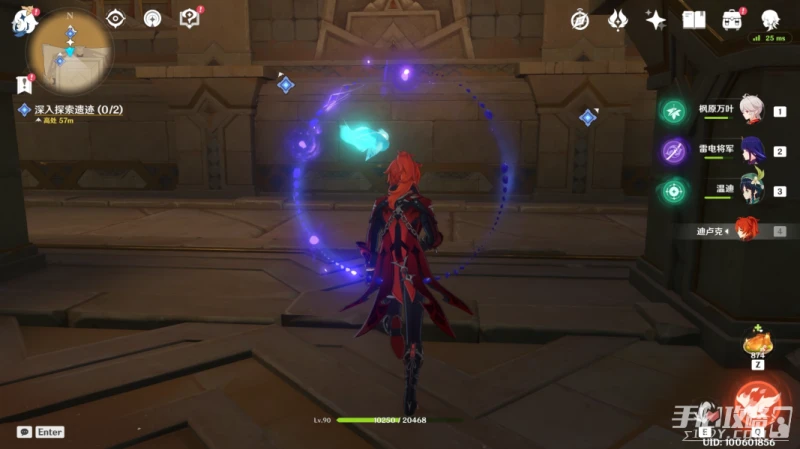The image size is (800, 449).
Task: Open the Paimon menu icon
Action: coord(23,20)
